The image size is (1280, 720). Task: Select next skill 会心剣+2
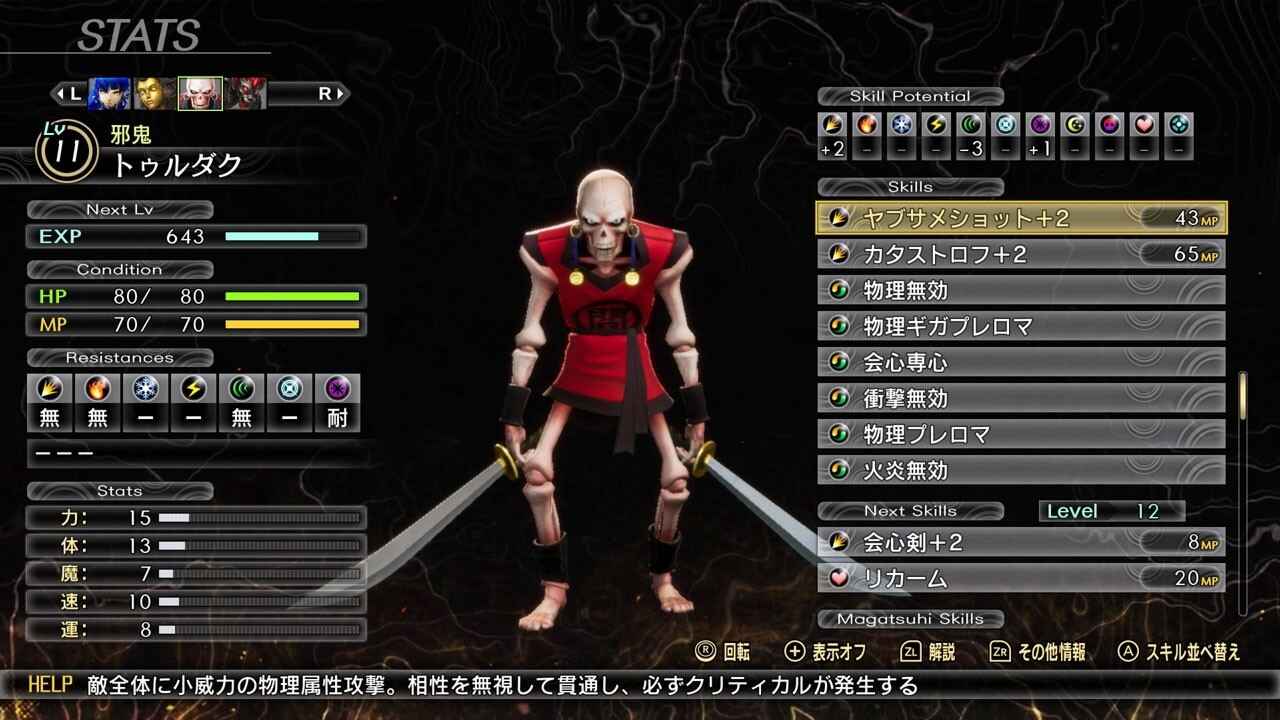[x=1021, y=542]
